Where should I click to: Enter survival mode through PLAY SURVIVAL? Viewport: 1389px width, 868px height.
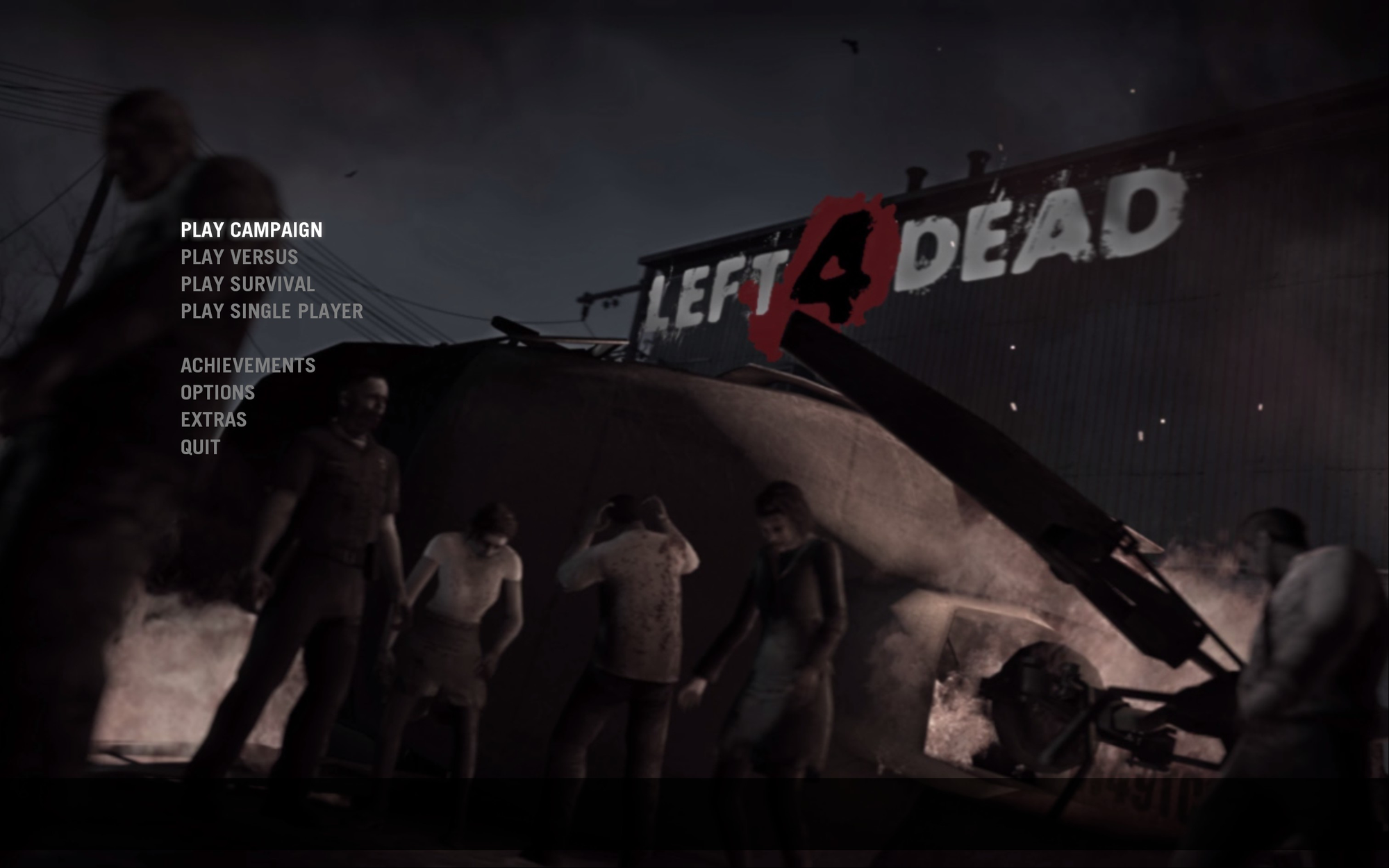pyautogui.click(x=247, y=284)
